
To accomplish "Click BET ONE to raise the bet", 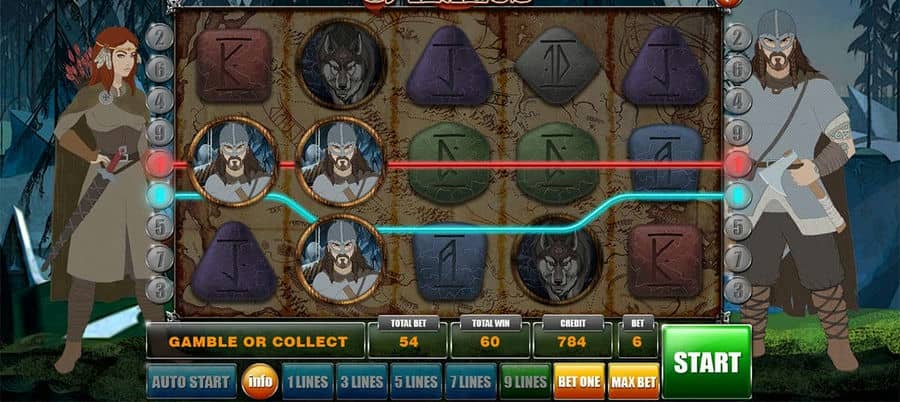I will (x=579, y=381).
